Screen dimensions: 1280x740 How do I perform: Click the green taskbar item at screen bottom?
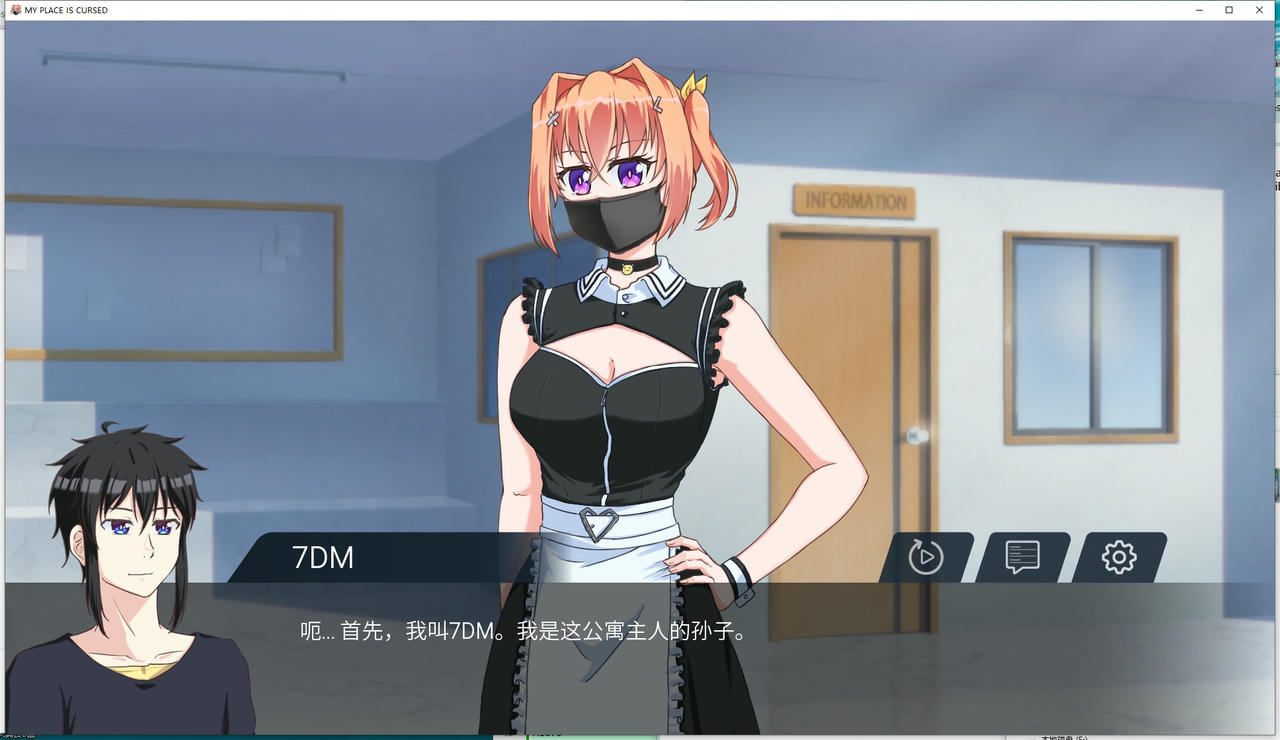tap(590, 736)
